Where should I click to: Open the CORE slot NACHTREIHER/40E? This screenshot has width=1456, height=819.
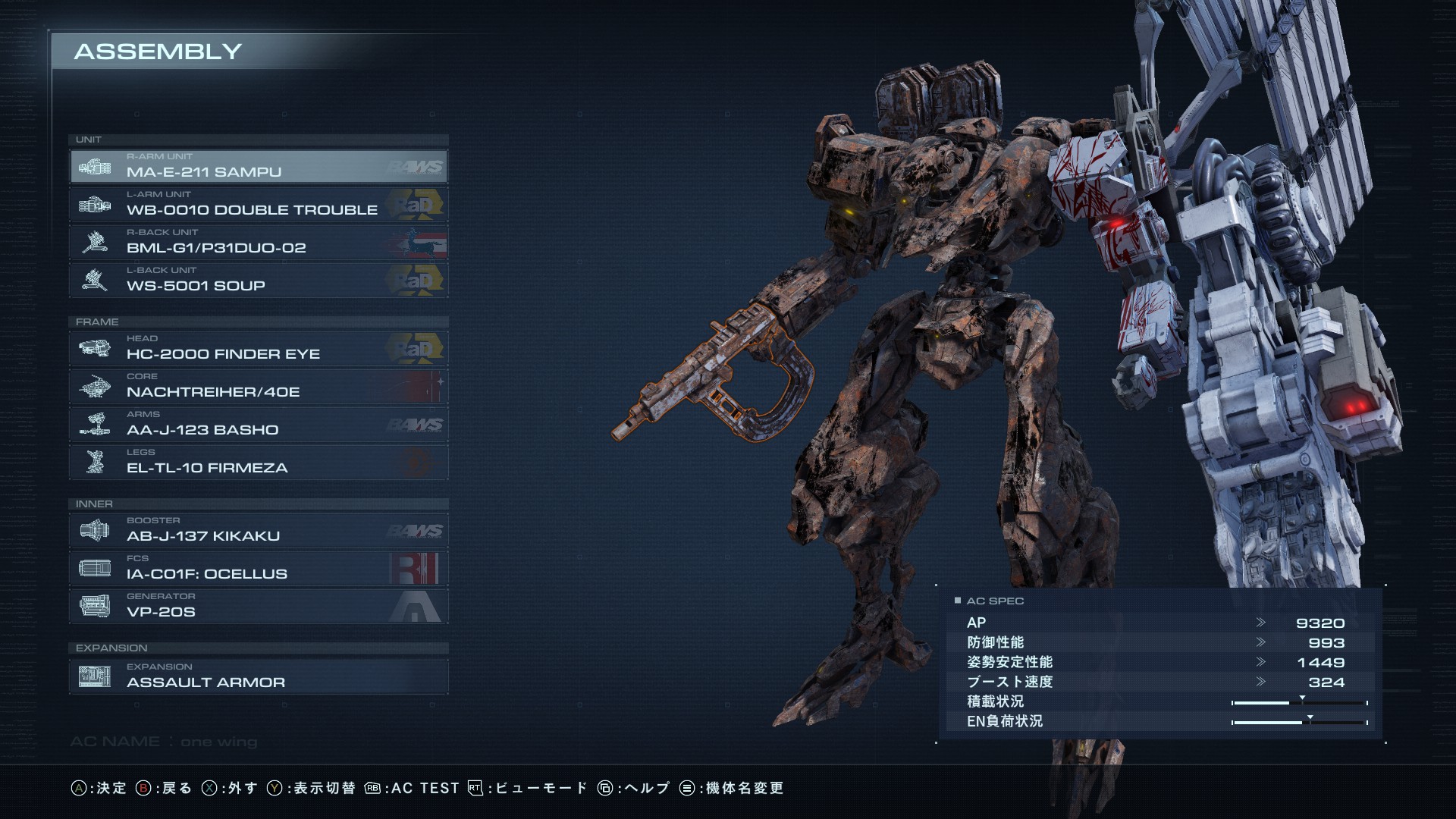pyautogui.click(x=258, y=387)
